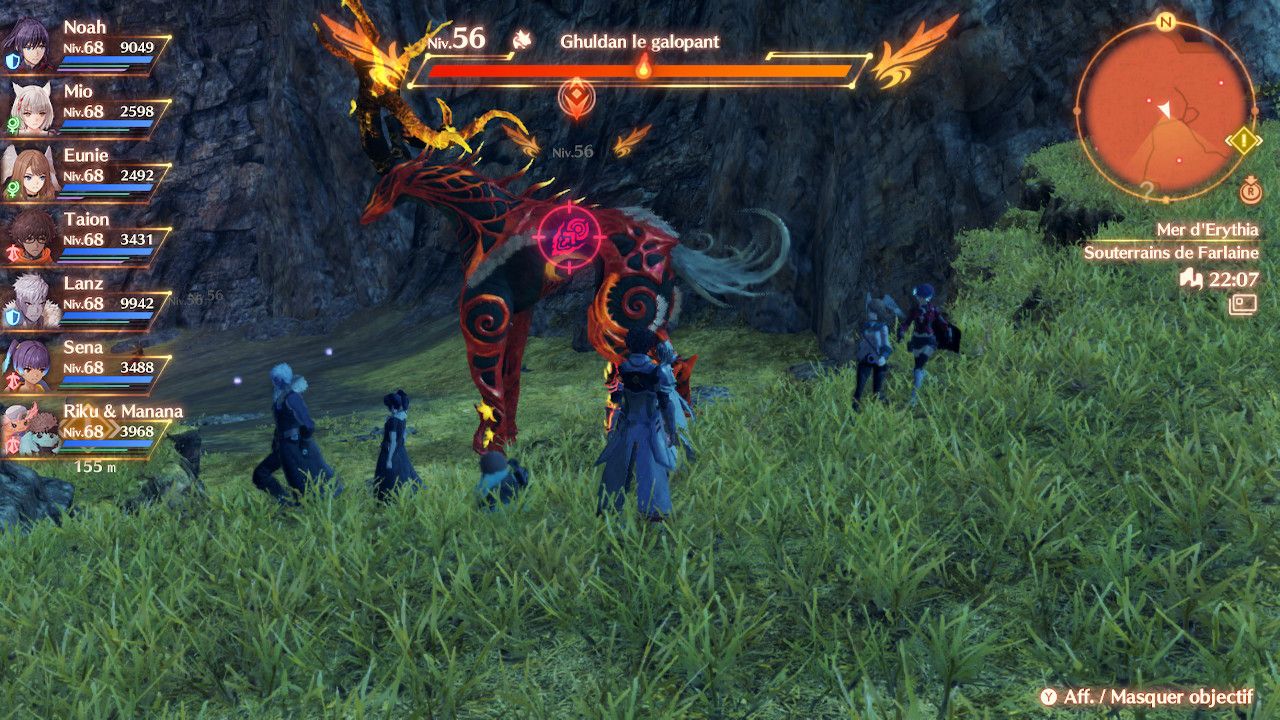The width and height of the screenshot is (1280, 720).
Task: Open the circular minimap
Action: pos(1164,109)
